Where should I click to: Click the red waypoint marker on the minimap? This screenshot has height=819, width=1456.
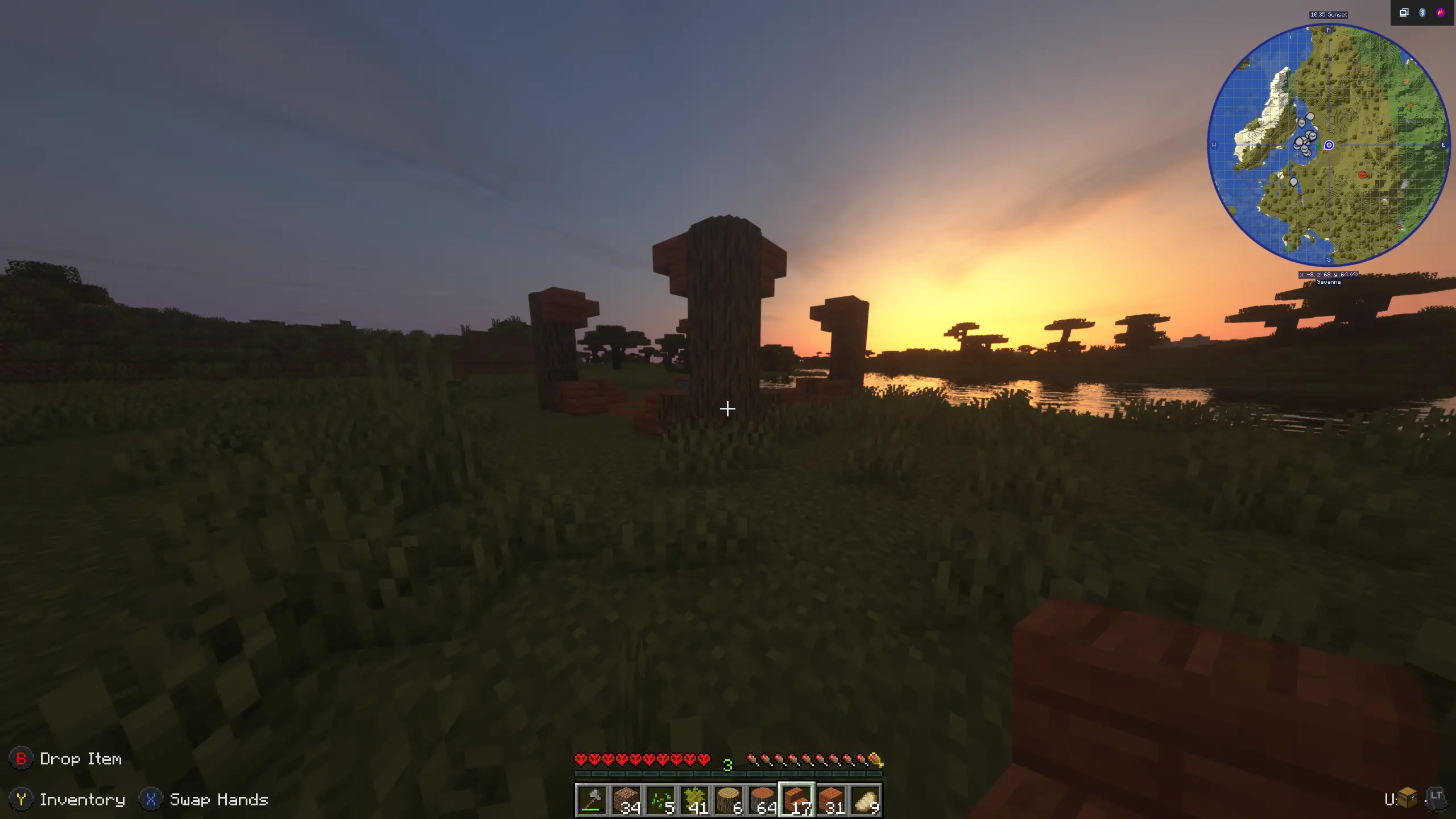pyautogui.click(x=1363, y=175)
